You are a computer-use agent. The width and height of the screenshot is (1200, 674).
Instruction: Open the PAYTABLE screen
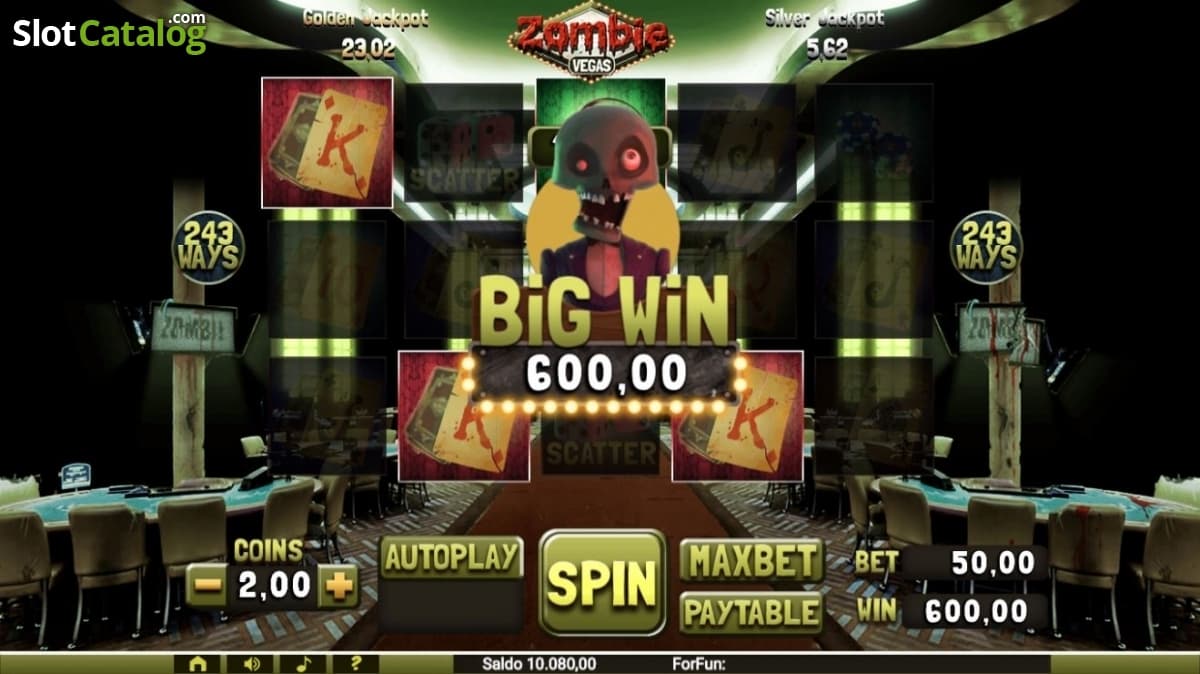pos(751,611)
